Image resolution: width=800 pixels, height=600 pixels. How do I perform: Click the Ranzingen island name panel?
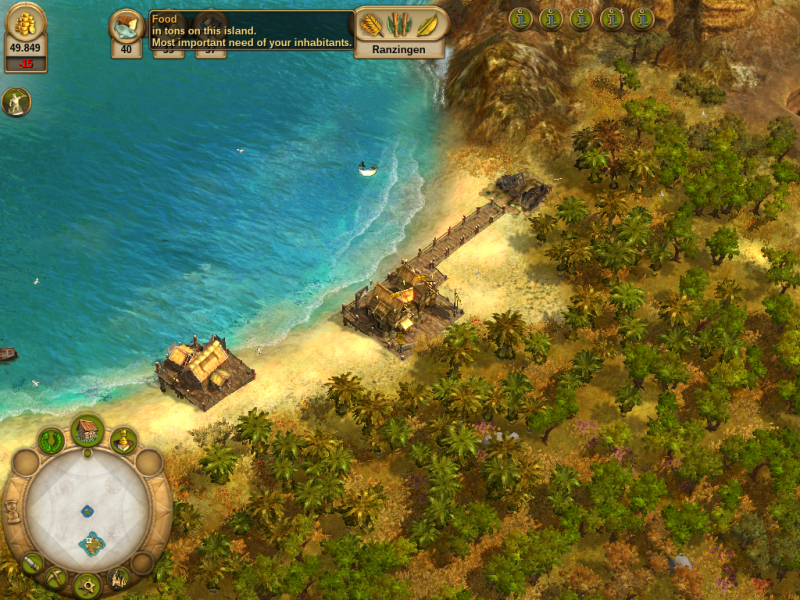point(400,47)
